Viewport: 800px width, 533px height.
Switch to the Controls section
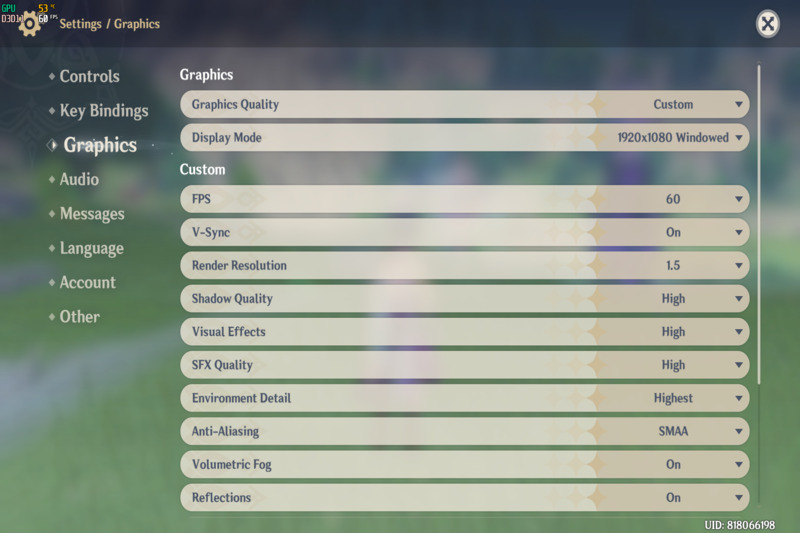pos(89,76)
